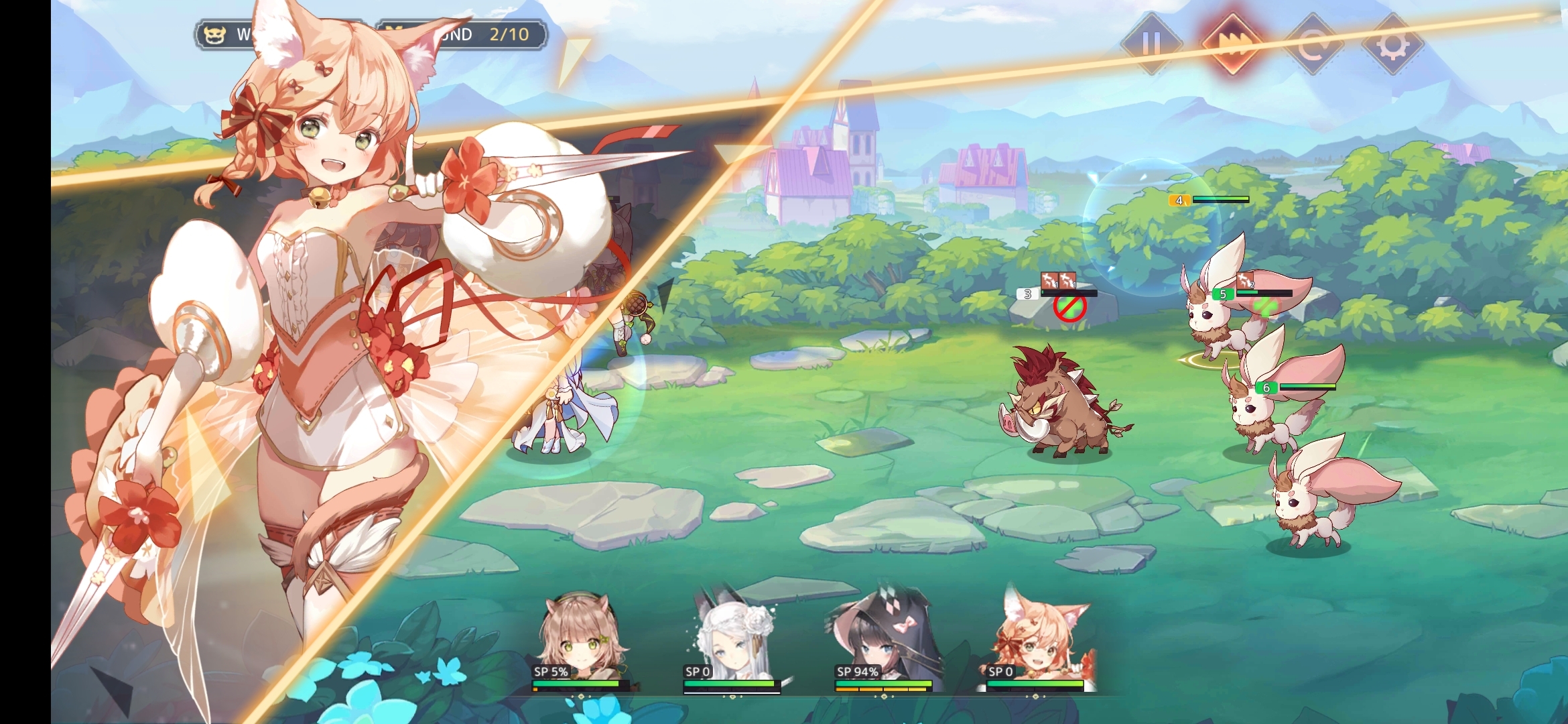This screenshot has height=724, width=1568.
Task: Toggle auto-battle with the circular arrow button
Action: (1313, 44)
